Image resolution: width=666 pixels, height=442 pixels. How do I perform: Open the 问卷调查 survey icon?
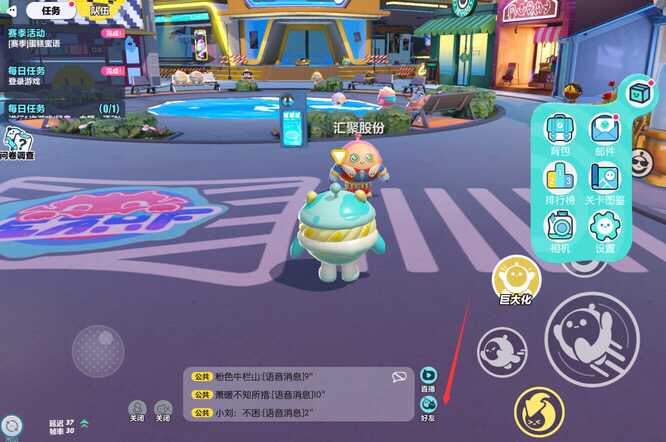click(x=17, y=142)
